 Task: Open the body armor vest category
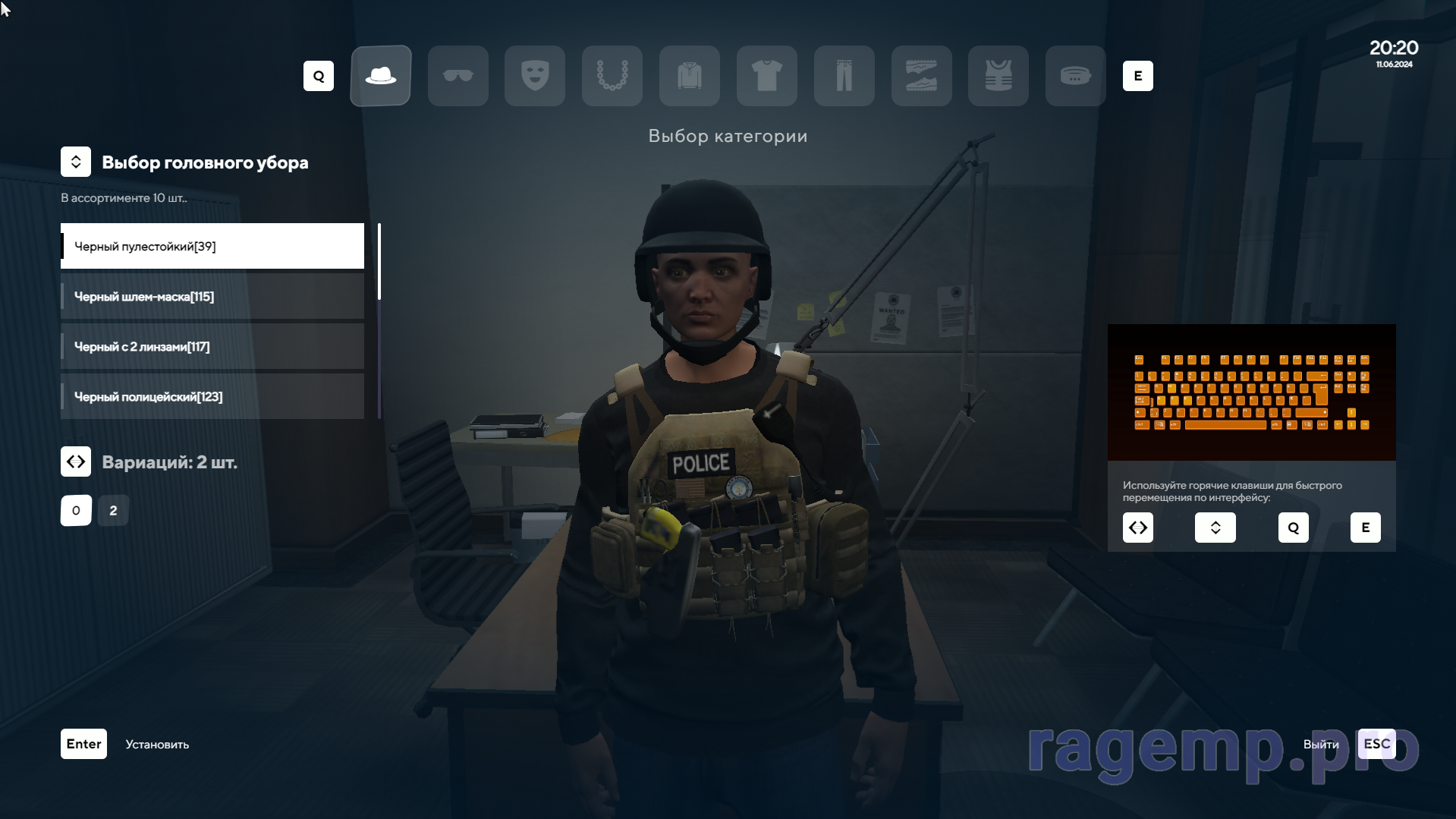tap(998, 76)
